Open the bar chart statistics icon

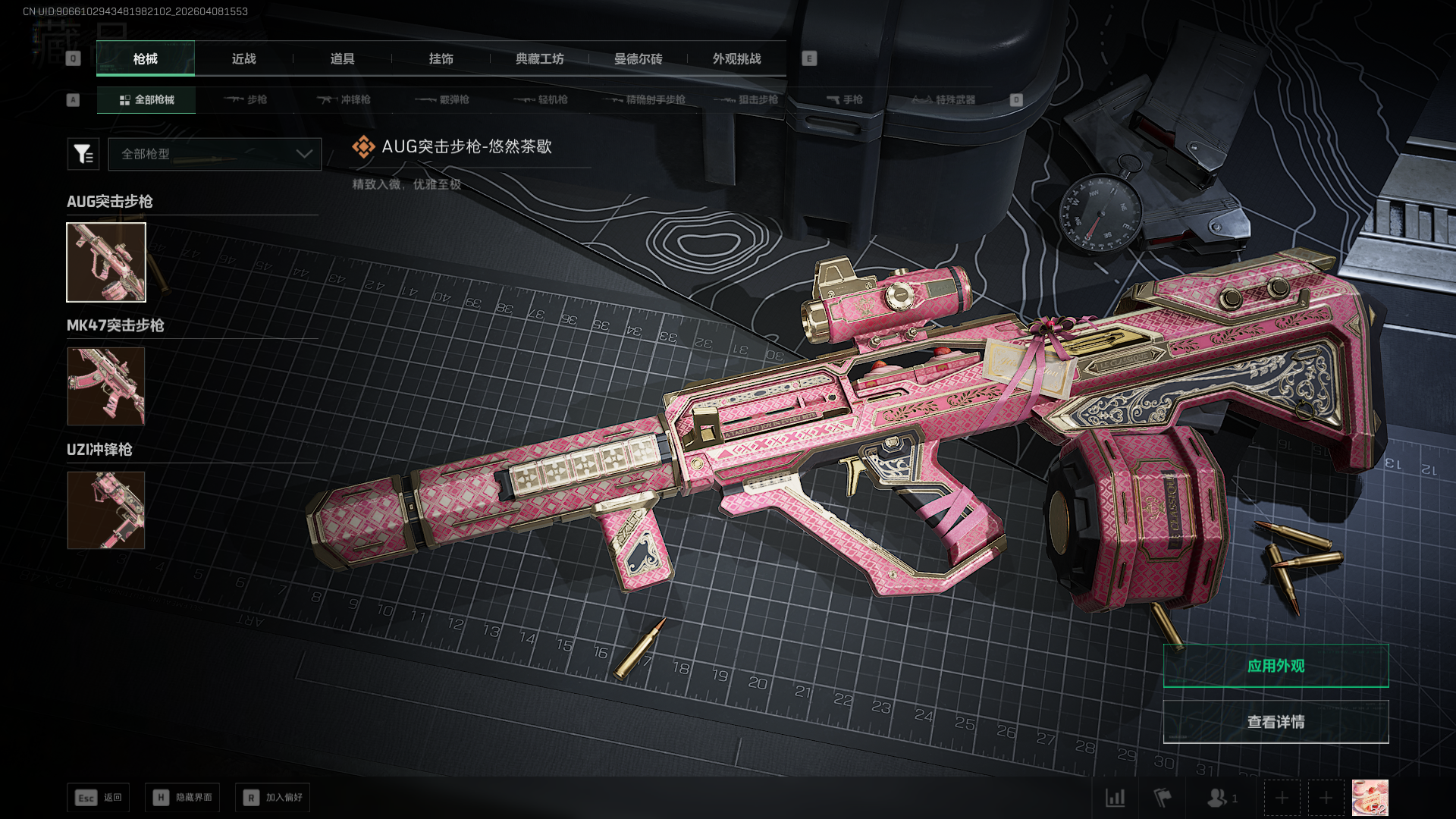1115,798
